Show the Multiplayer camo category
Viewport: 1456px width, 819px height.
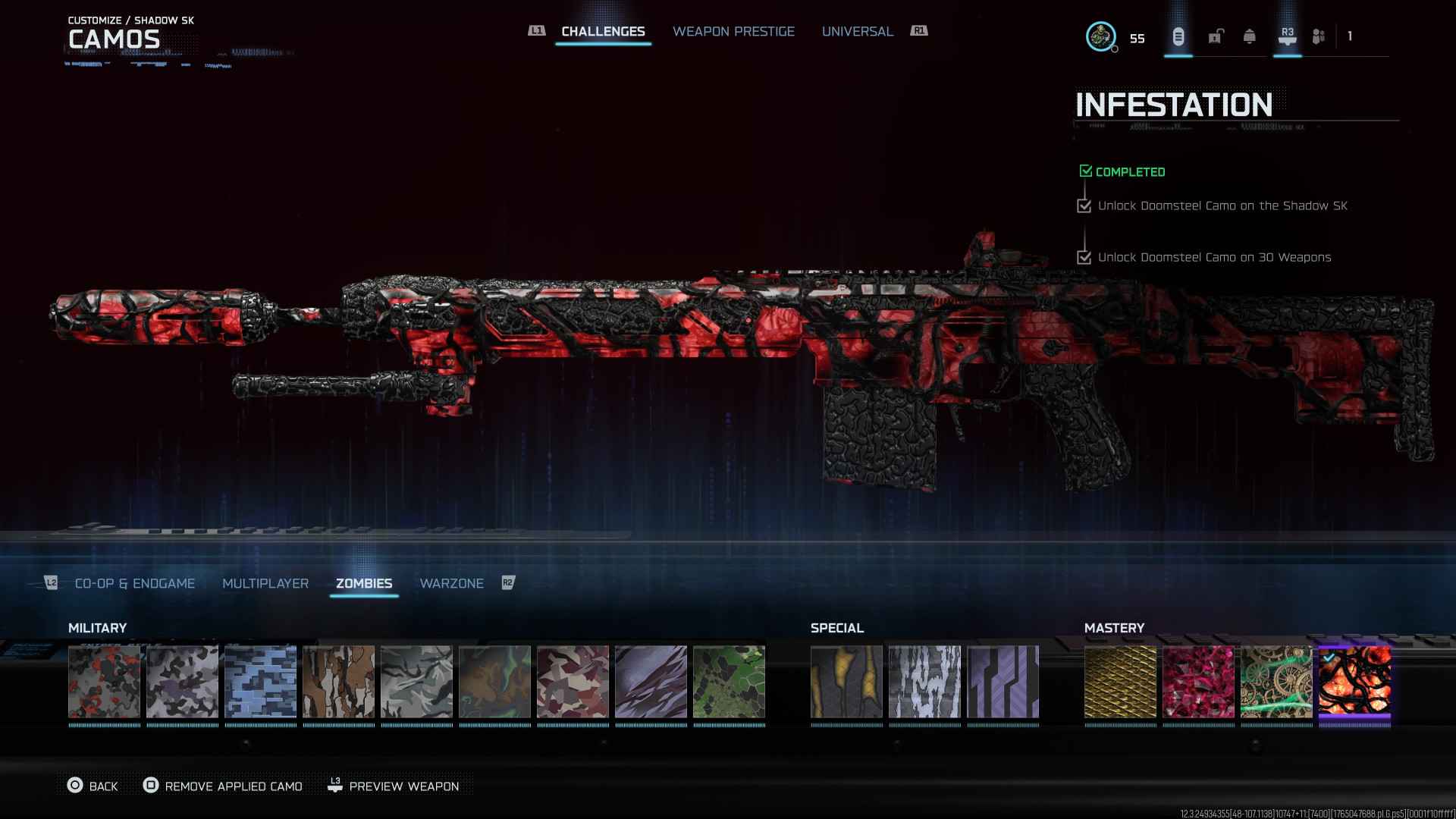265,583
